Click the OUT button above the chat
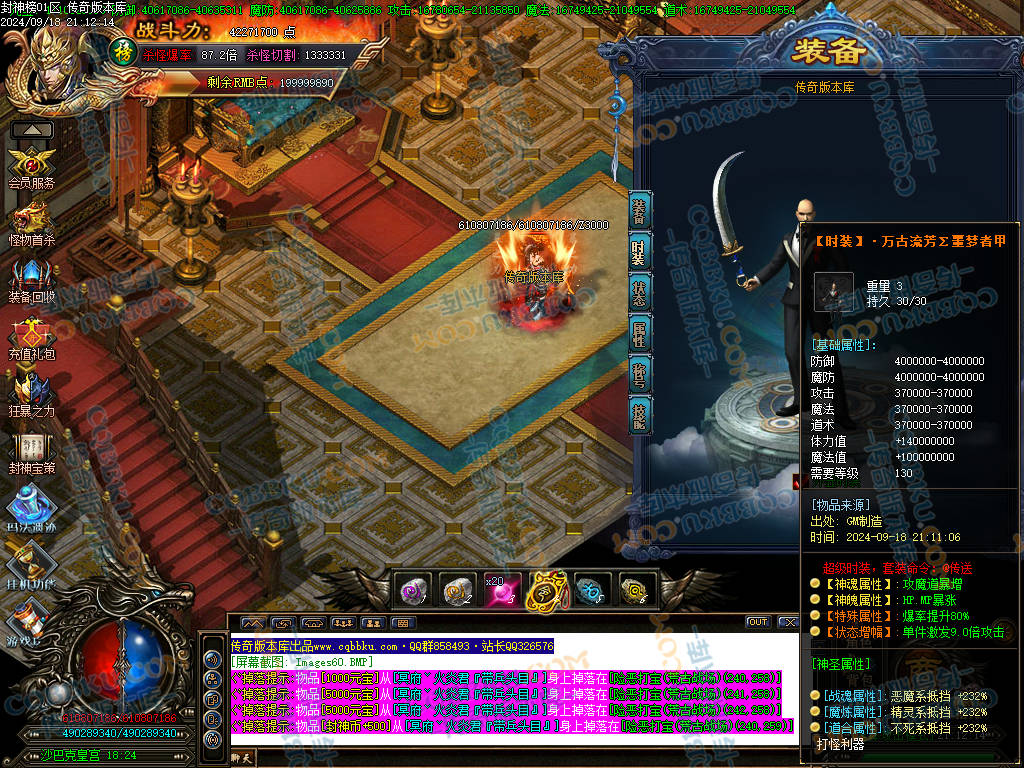Screen dimensions: 1024x768 coord(757,622)
